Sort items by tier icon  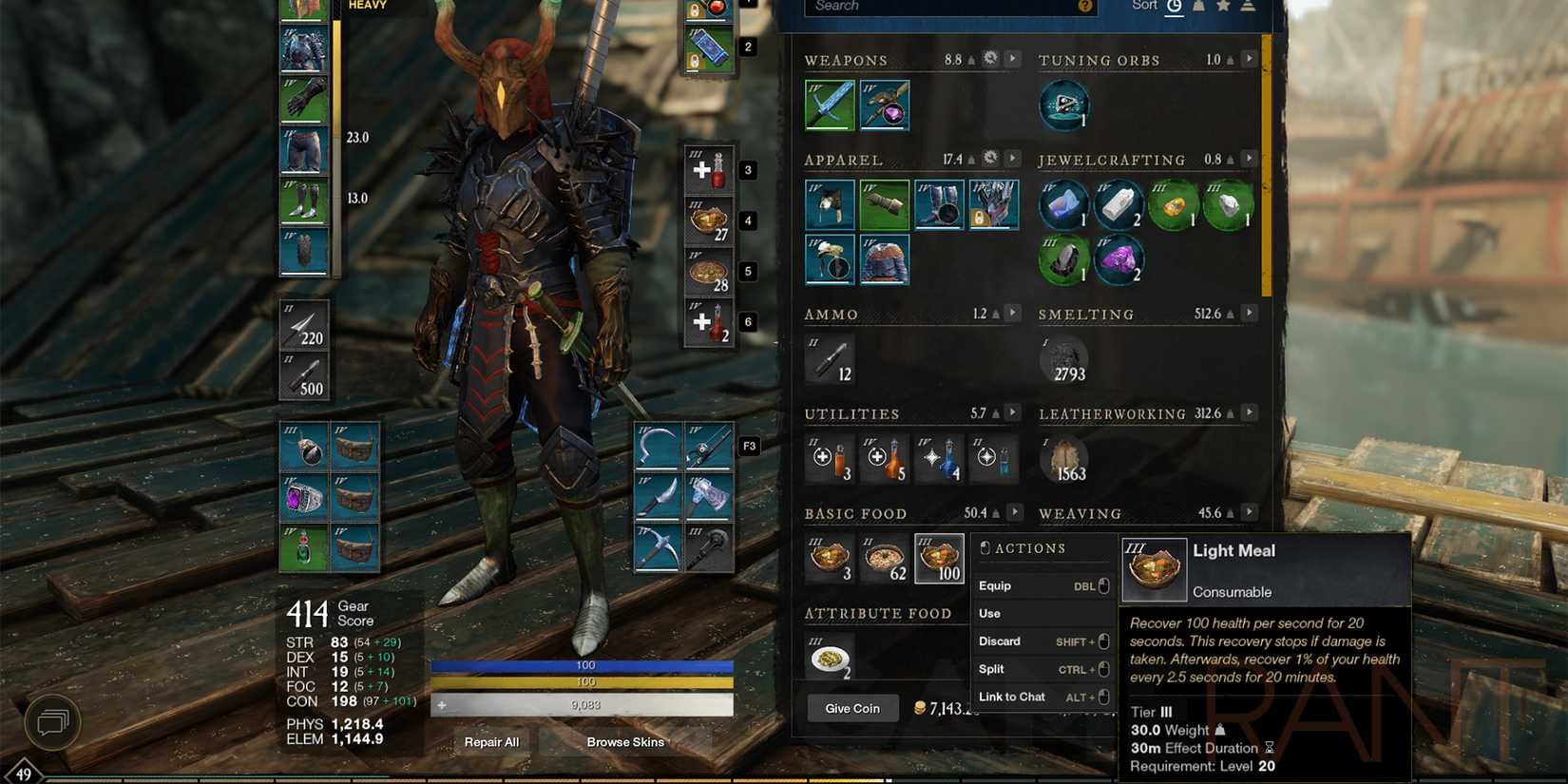pyautogui.click(x=1247, y=6)
